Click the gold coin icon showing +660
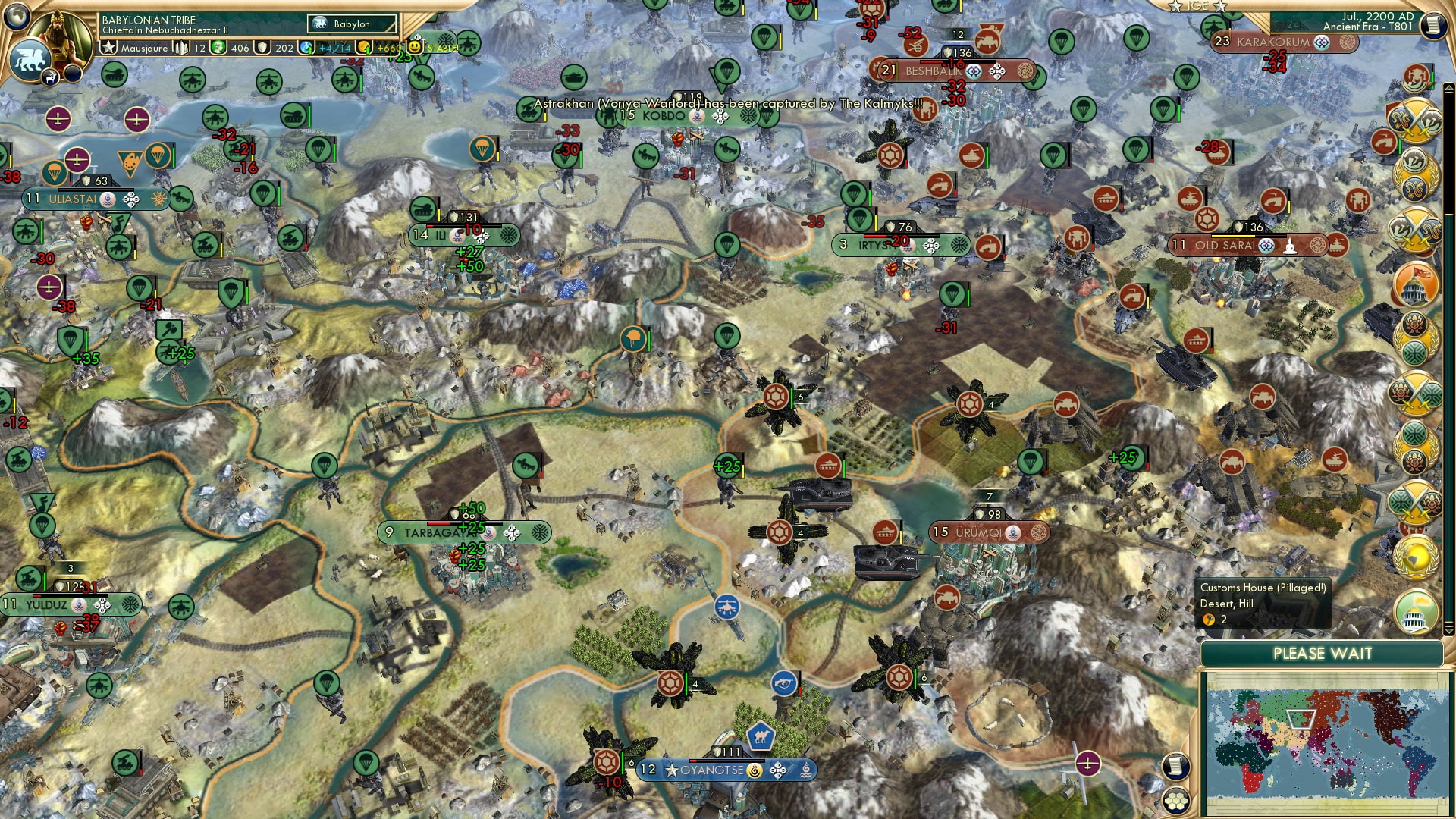The height and width of the screenshot is (819, 1456). tap(365, 47)
